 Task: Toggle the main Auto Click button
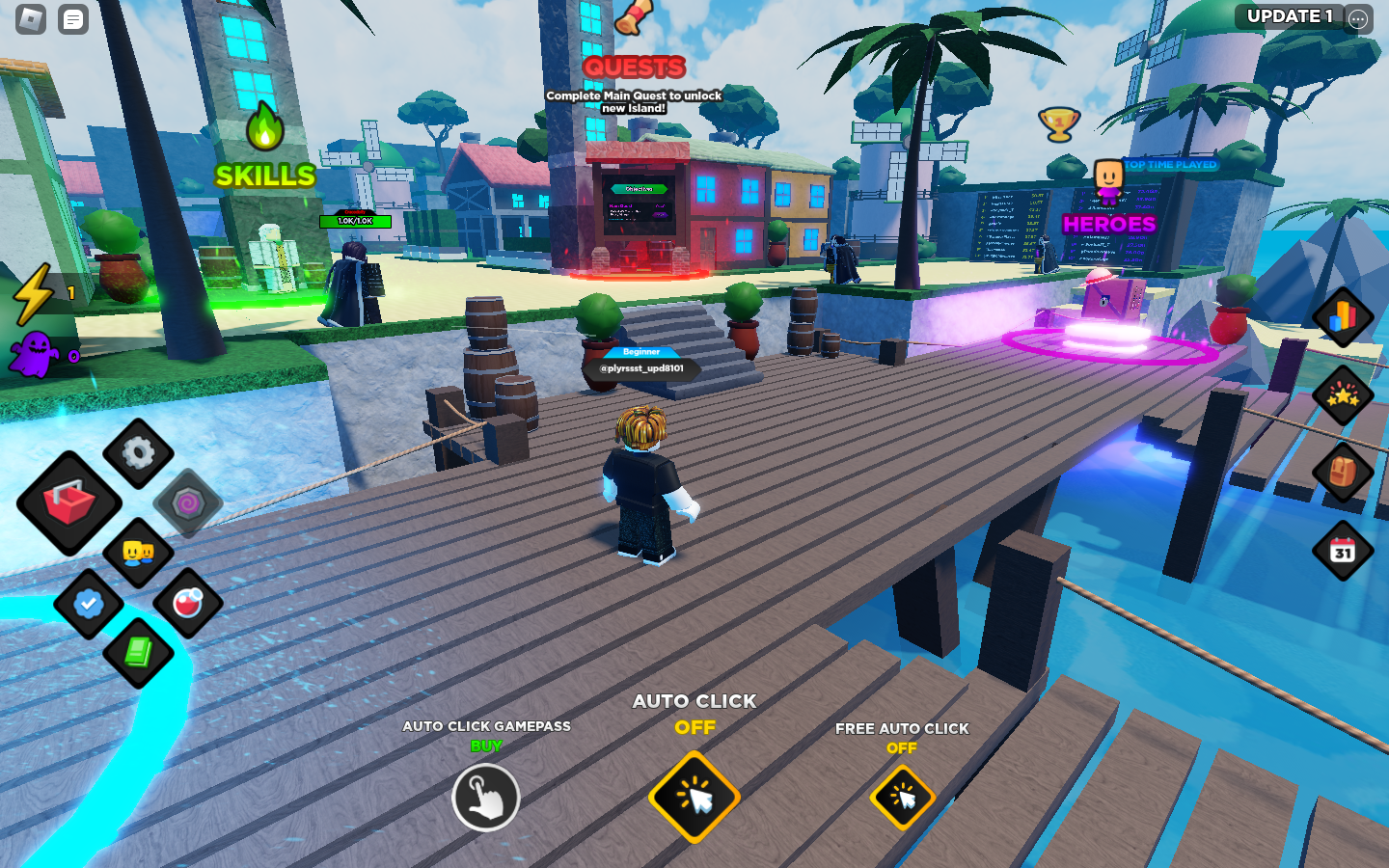pos(694,798)
